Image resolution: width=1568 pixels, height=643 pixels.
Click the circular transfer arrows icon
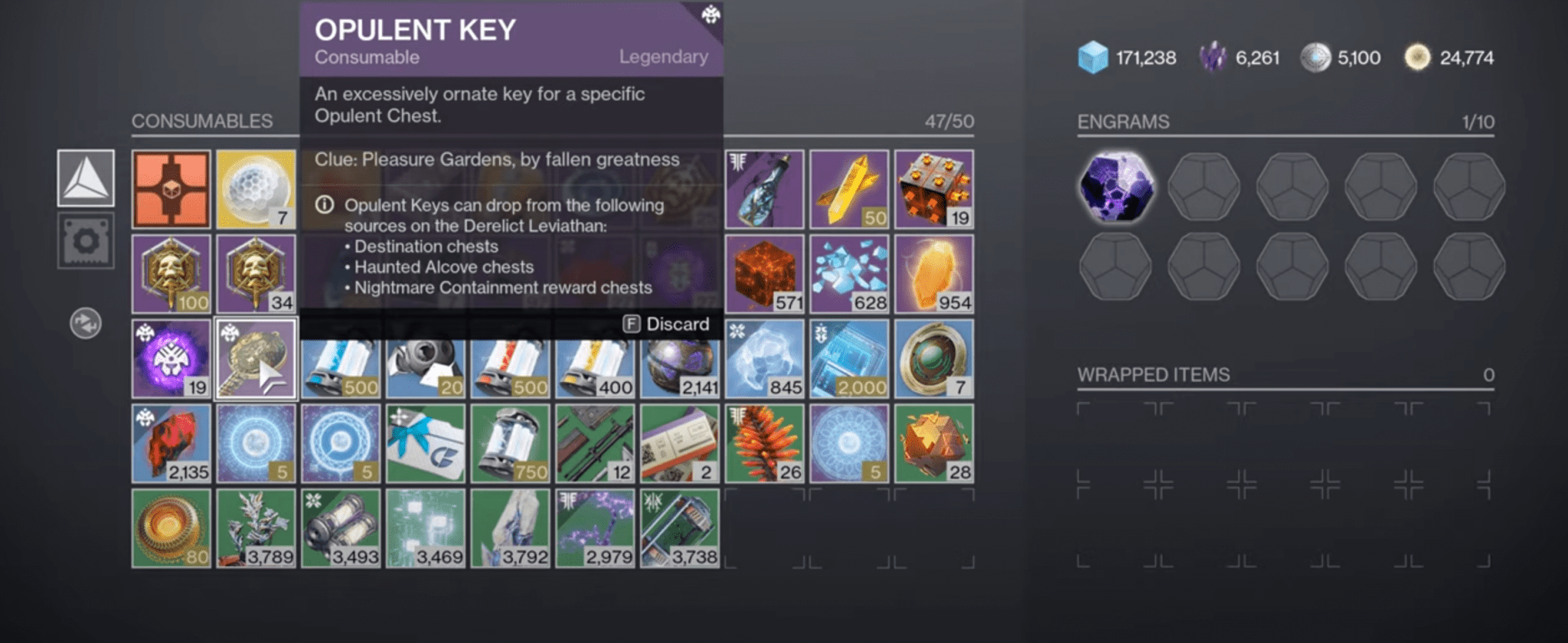tap(84, 323)
